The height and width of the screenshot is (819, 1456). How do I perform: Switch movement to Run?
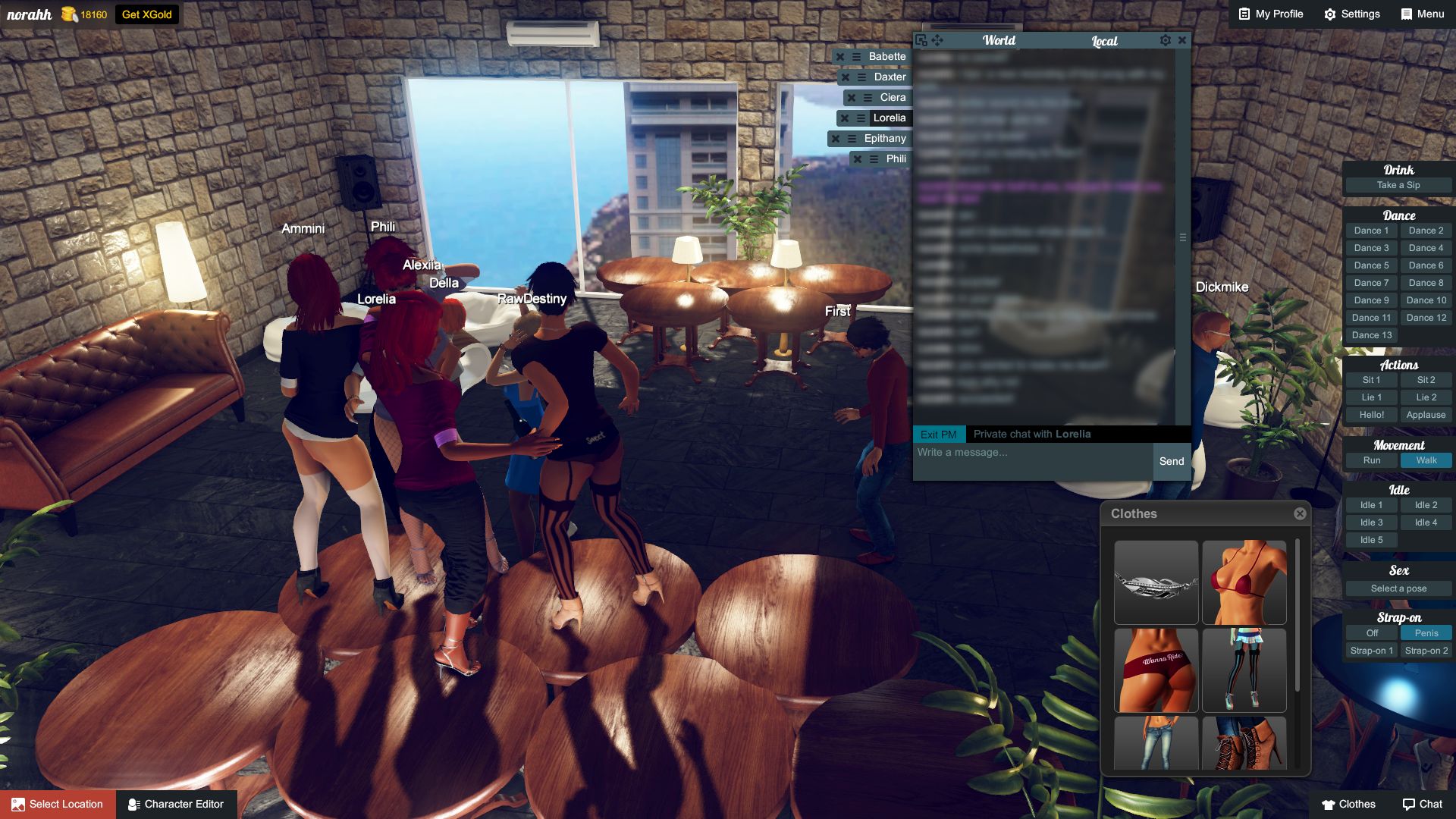click(1371, 460)
